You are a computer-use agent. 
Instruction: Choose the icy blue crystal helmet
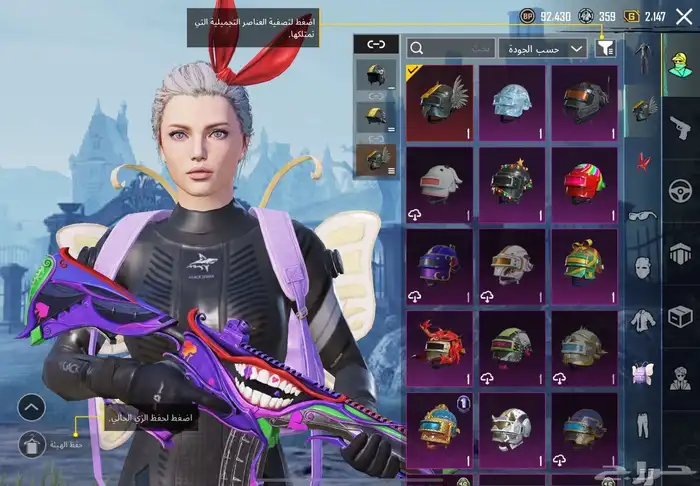point(511,102)
